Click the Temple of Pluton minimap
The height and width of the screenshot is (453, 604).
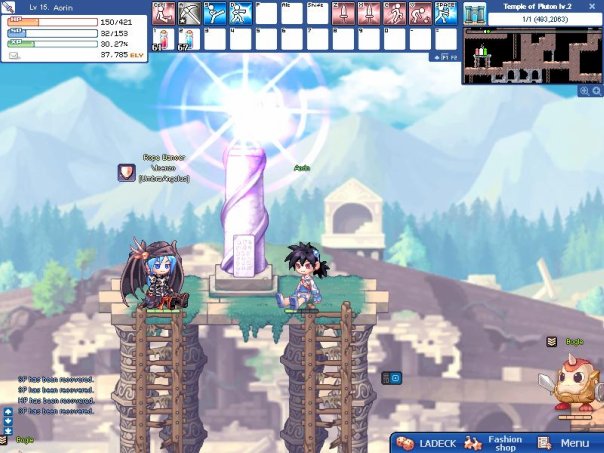point(531,57)
